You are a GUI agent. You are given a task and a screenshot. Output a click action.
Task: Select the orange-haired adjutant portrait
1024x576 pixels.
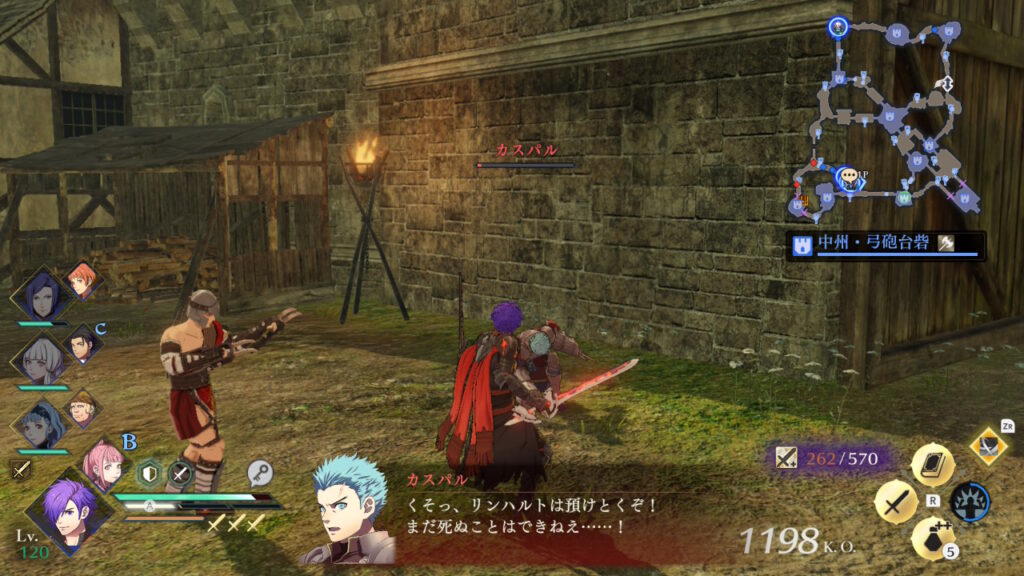(82, 281)
